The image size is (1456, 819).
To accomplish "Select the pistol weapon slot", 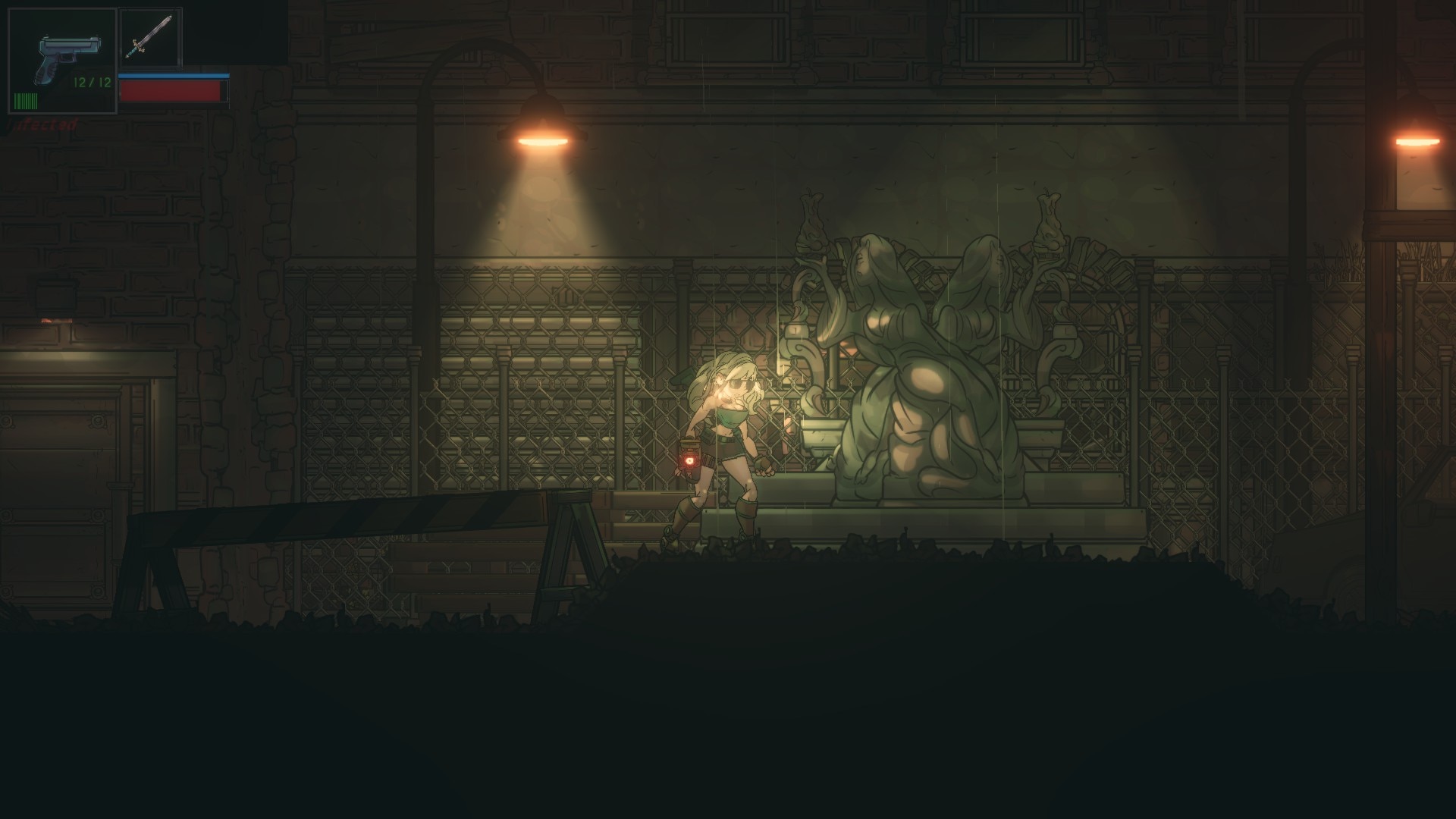I will (62, 61).
